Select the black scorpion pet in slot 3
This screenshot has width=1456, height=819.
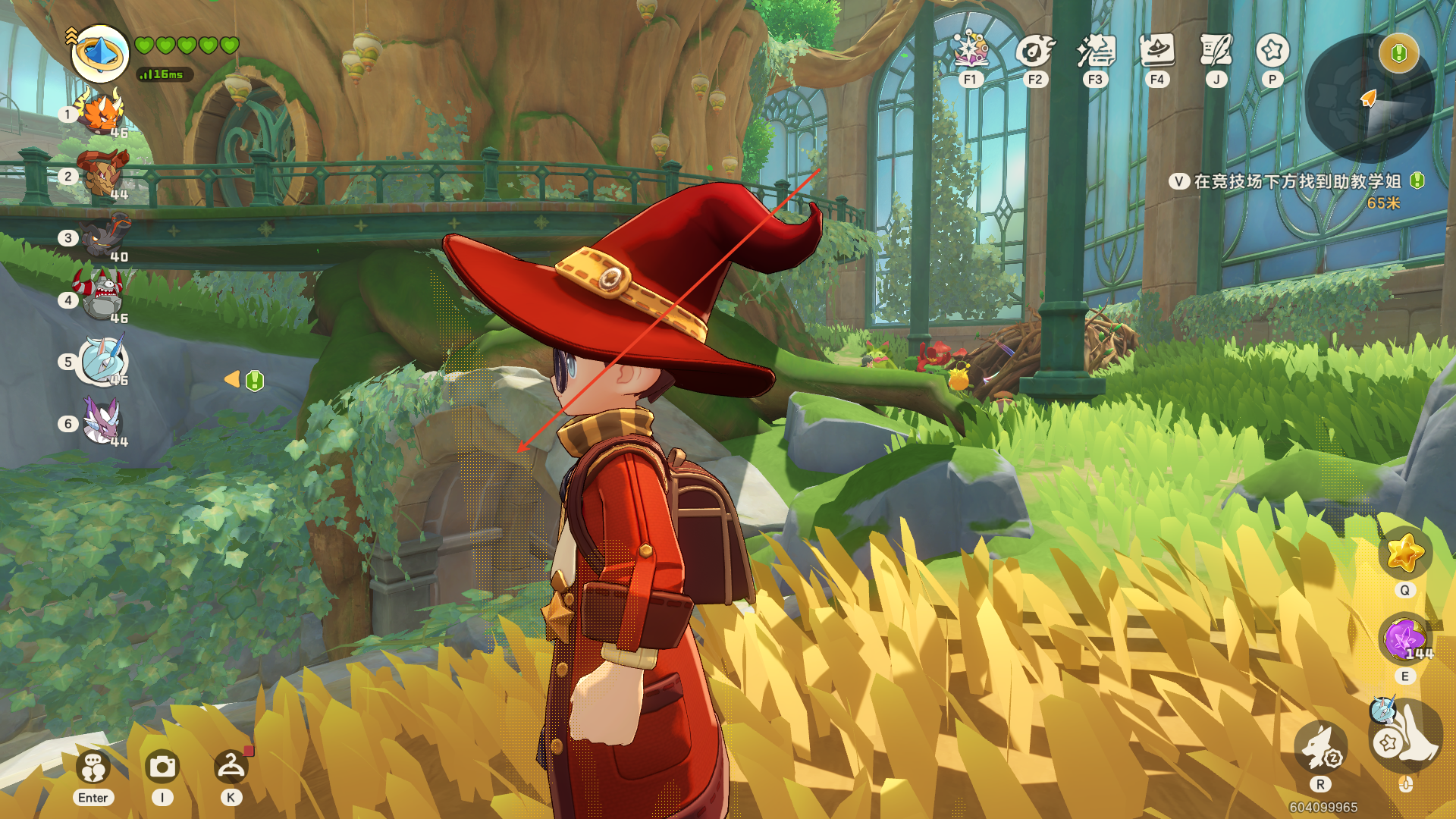click(x=105, y=235)
